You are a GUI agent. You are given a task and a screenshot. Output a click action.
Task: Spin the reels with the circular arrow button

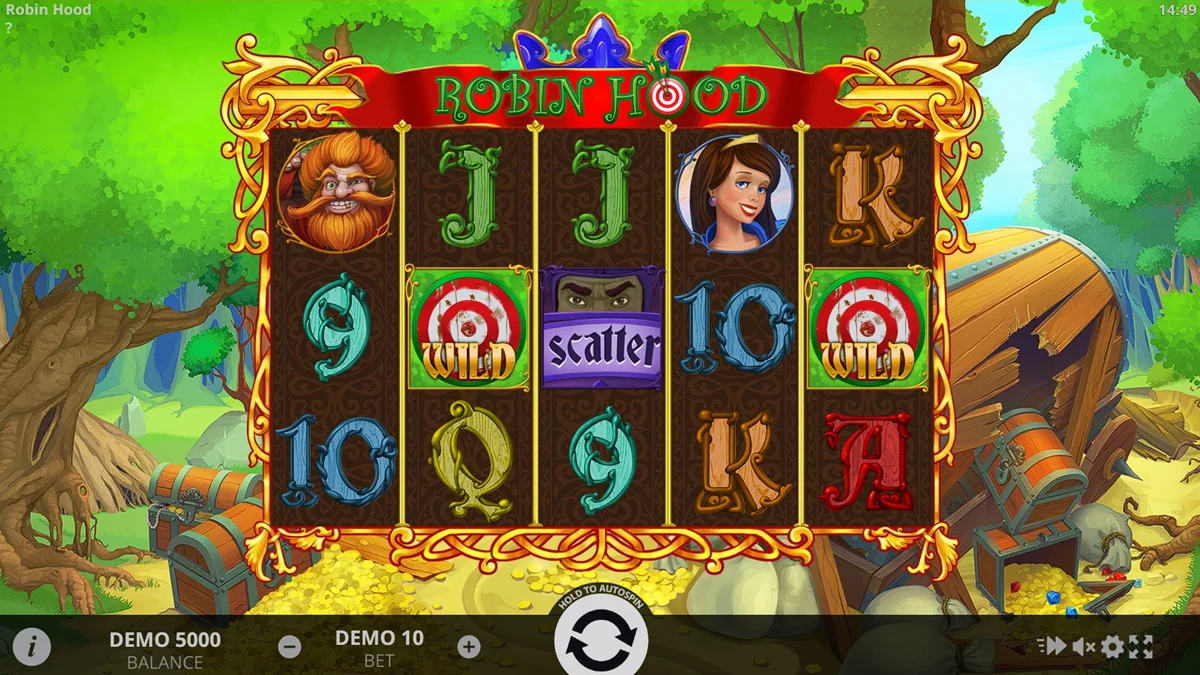click(x=601, y=640)
